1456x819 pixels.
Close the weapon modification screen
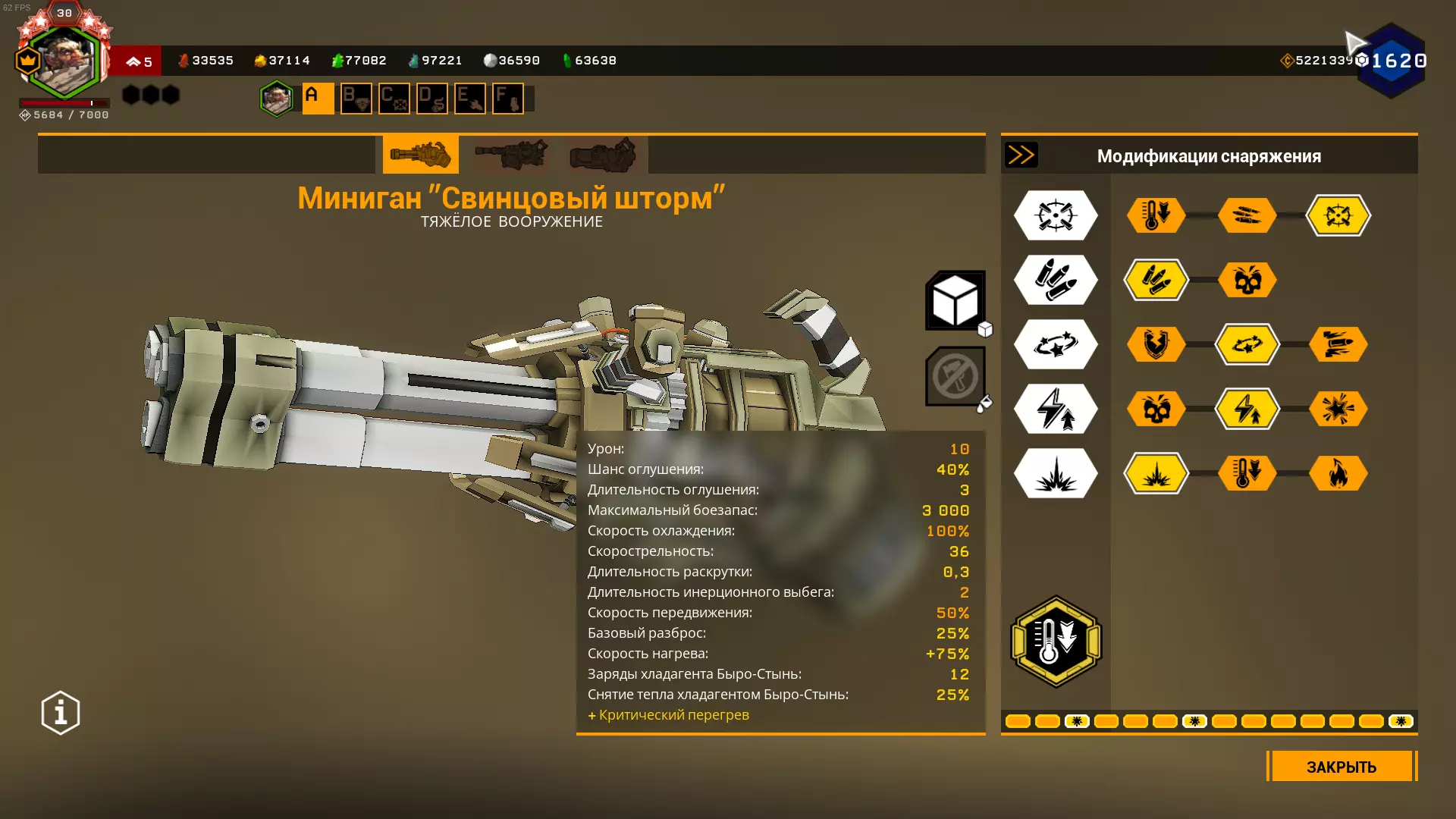pyautogui.click(x=1341, y=766)
